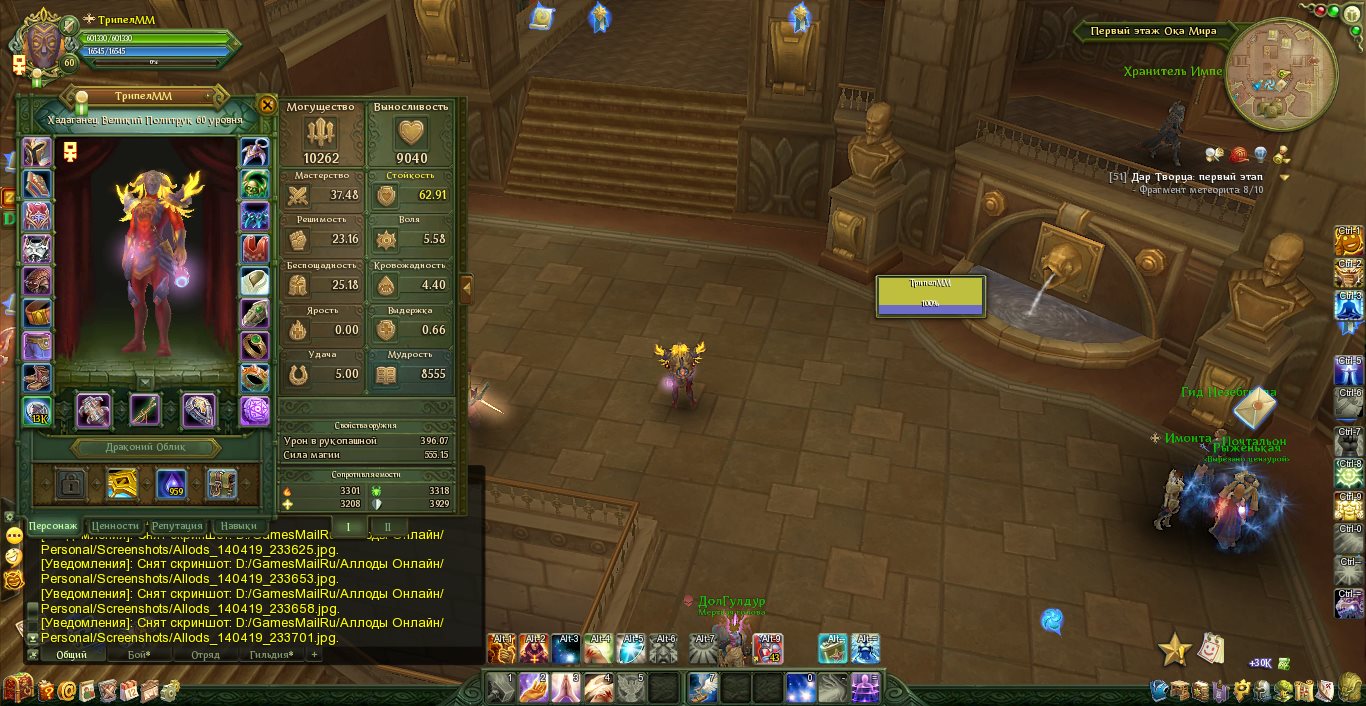Activate the Alt-2 hotbar ability

click(x=533, y=649)
